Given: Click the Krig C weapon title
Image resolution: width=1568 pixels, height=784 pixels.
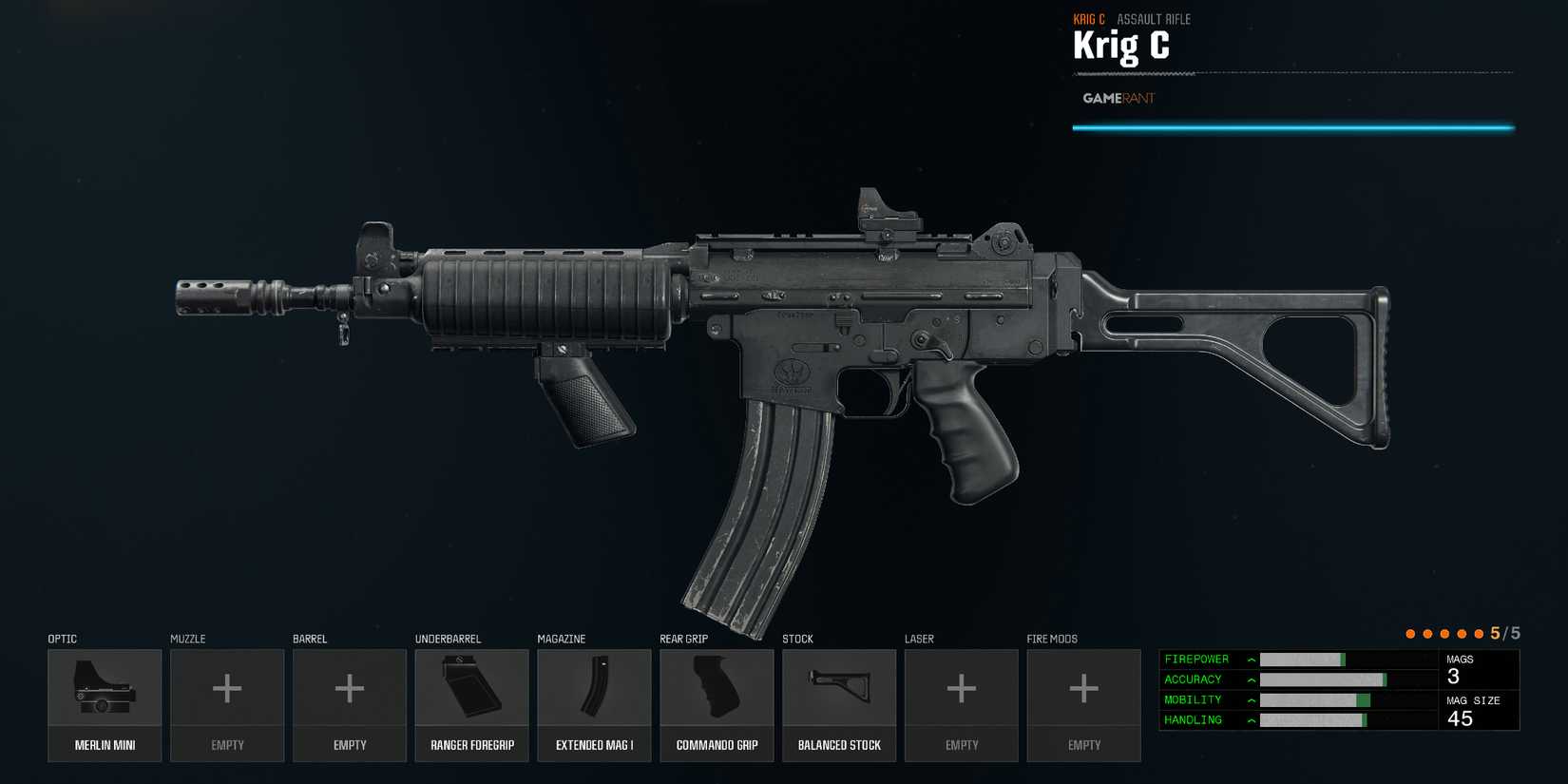Looking at the screenshot, I should point(1122,45).
